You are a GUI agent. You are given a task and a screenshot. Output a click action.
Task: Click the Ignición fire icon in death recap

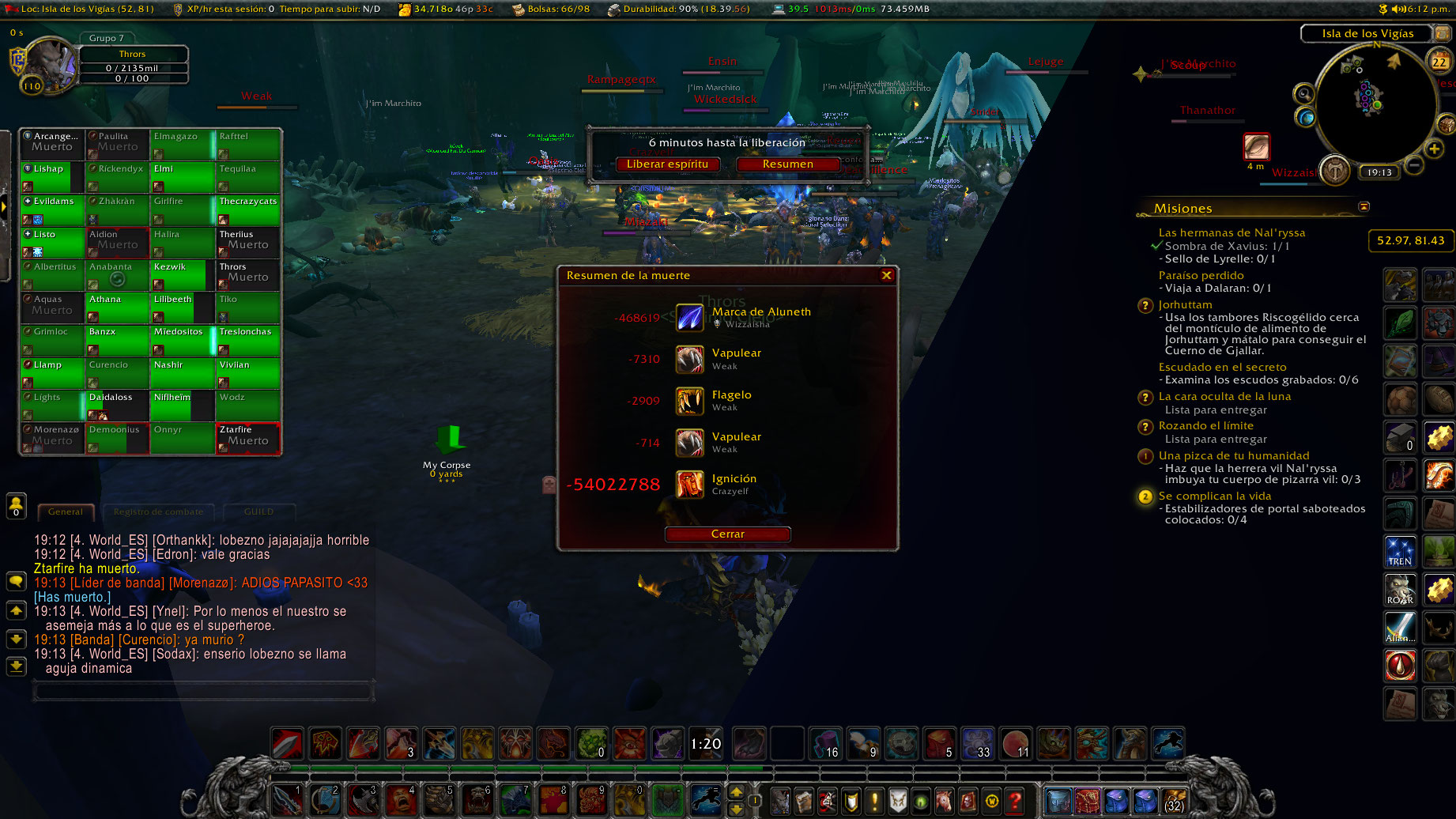(691, 485)
